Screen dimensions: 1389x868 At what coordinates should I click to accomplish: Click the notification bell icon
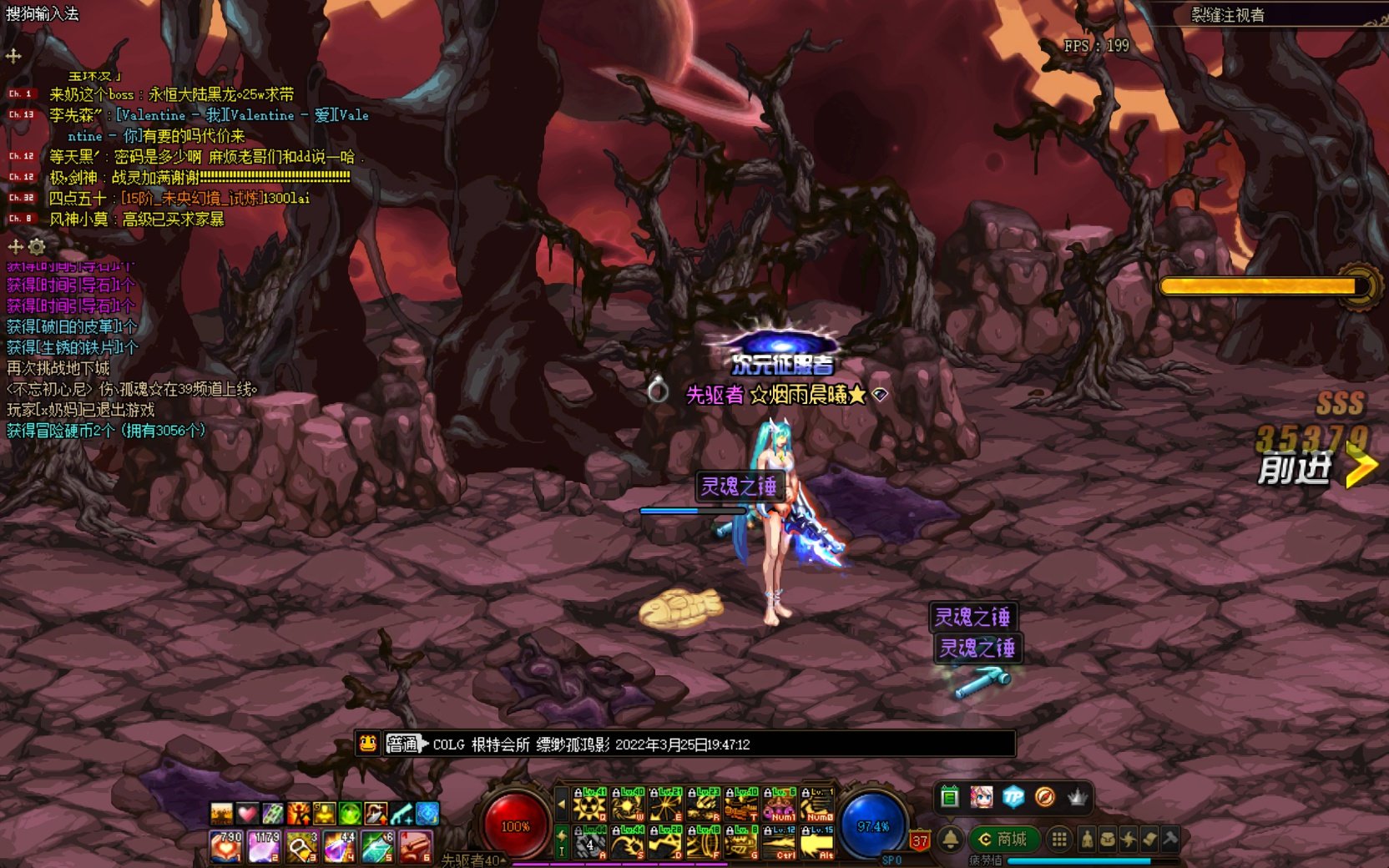tap(950, 839)
